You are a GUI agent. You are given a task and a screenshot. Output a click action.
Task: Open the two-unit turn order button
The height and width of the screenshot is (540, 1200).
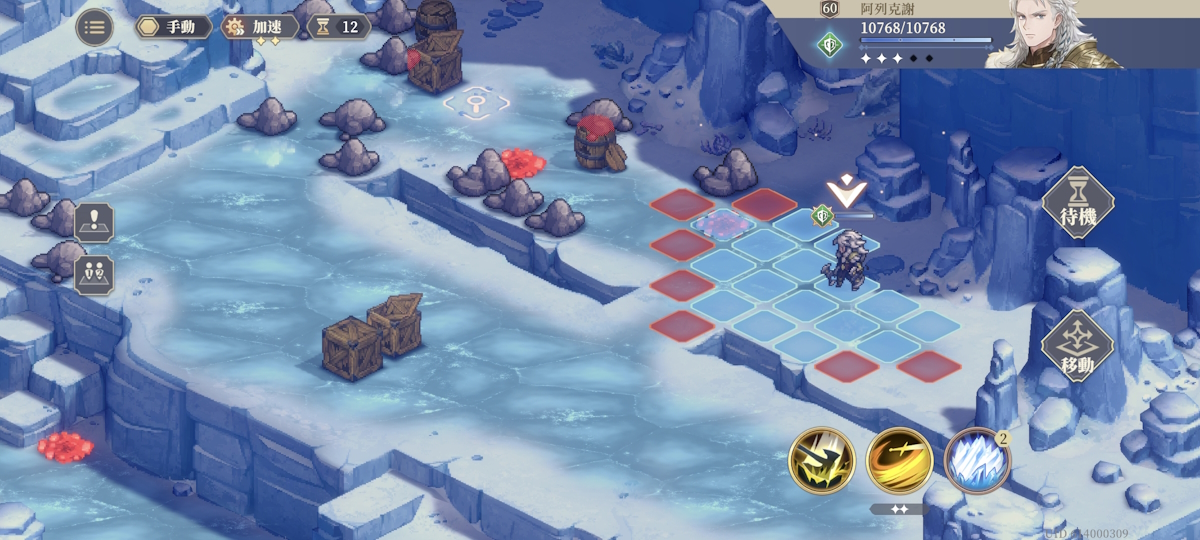(94, 273)
